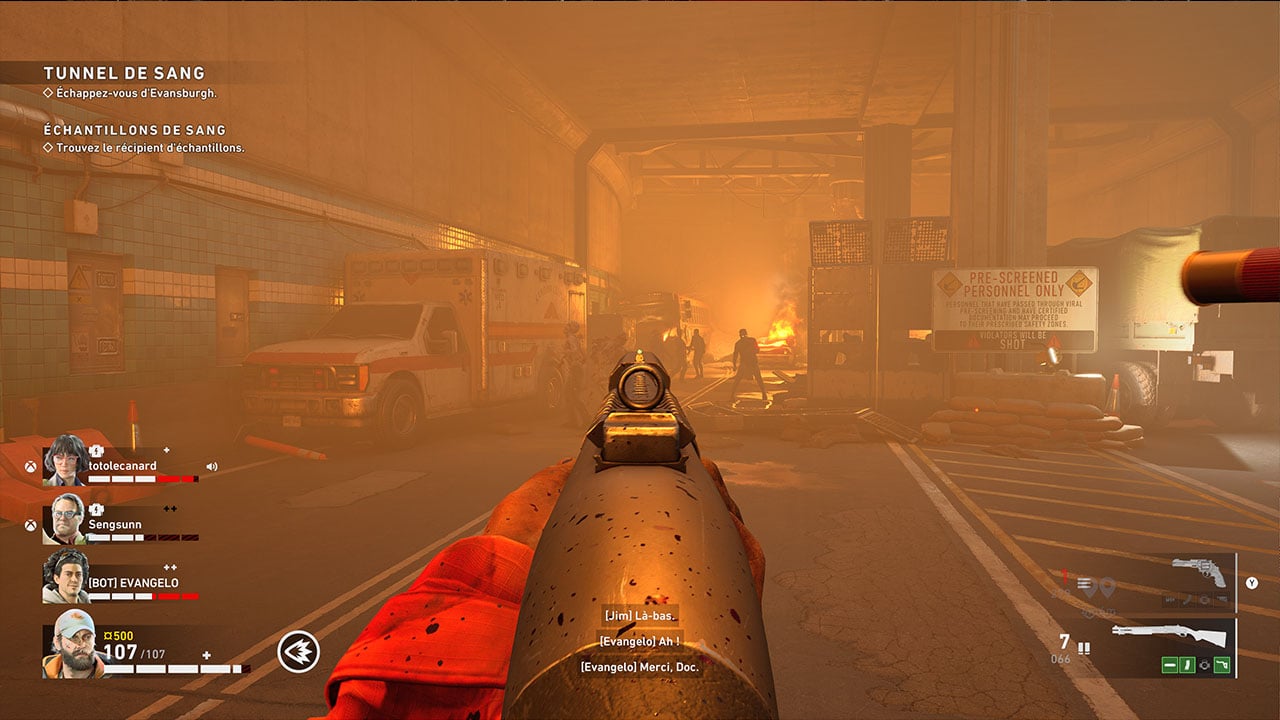Click the shotgun shell ammo icon beside 7
Screen dimensions: 1280x720
(1084, 648)
